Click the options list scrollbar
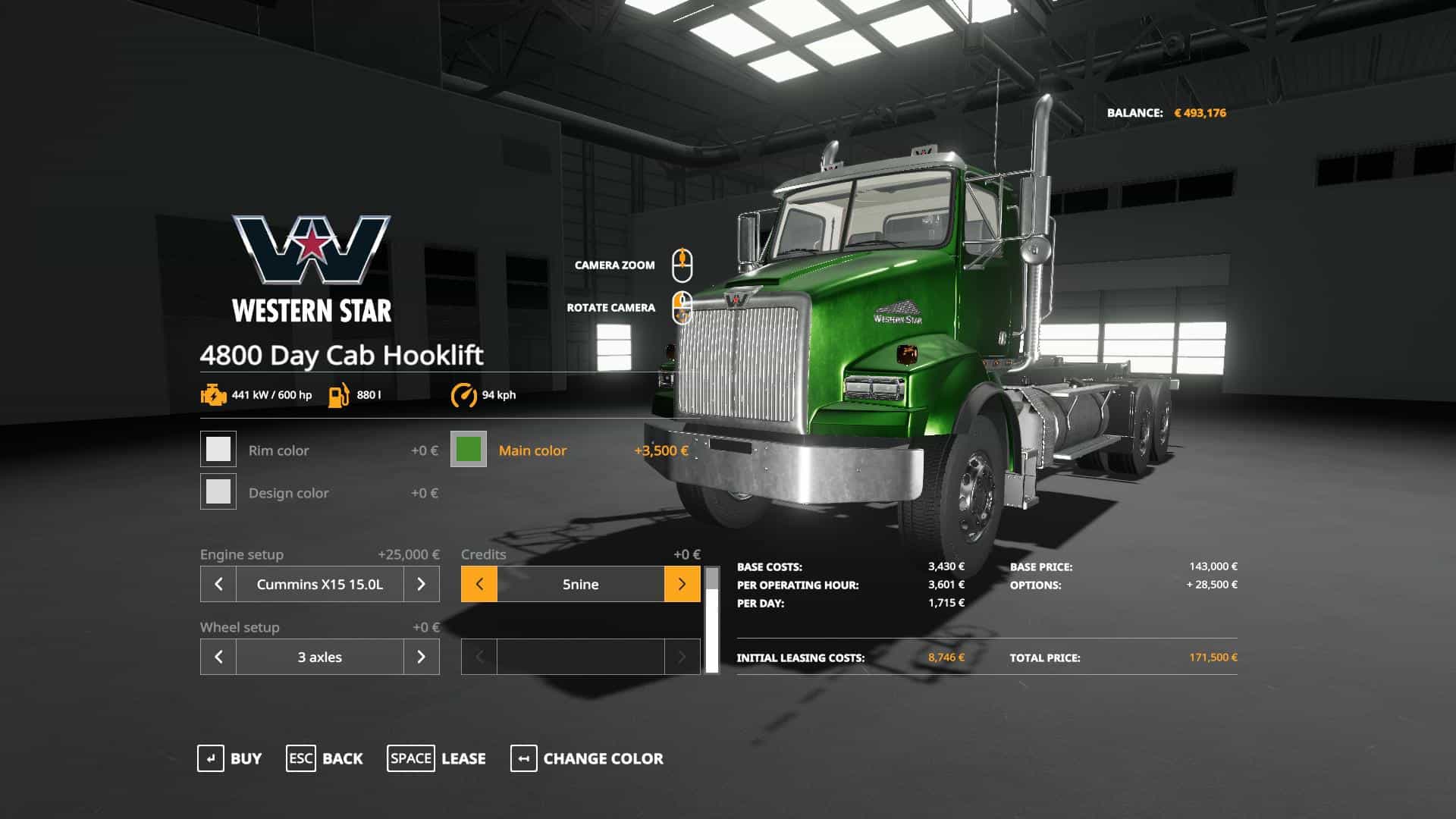Image resolution: width=1456 pixels, height=819 pixels. coord(711,620)
